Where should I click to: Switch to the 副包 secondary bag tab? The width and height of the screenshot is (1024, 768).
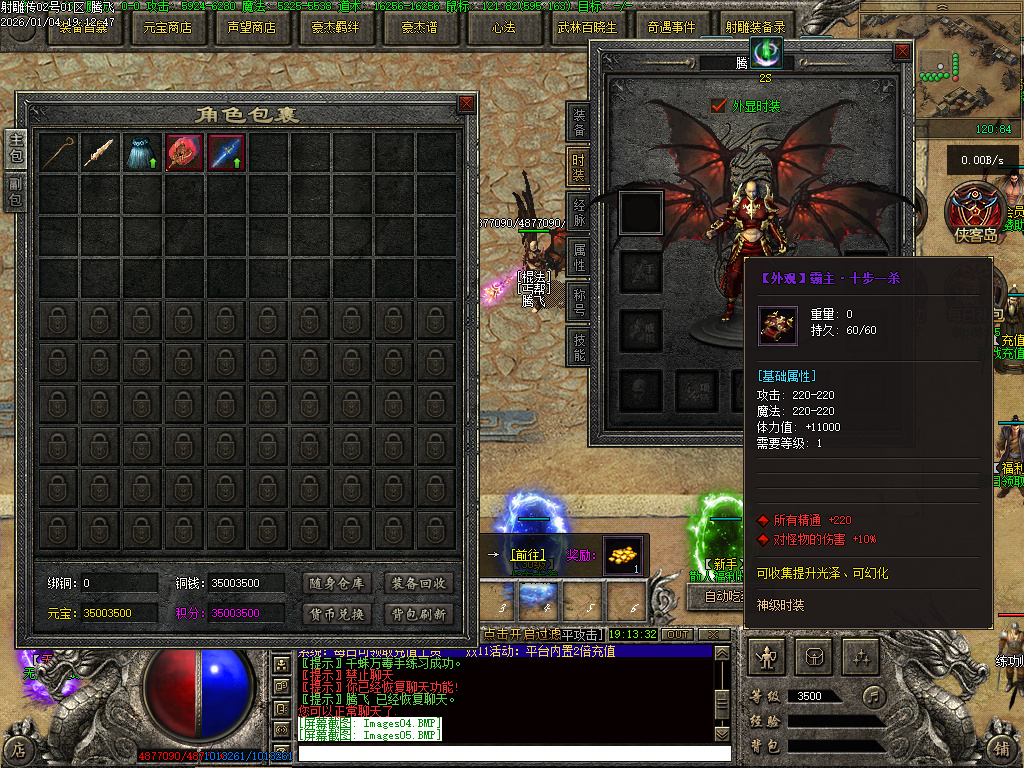point(15,192)
